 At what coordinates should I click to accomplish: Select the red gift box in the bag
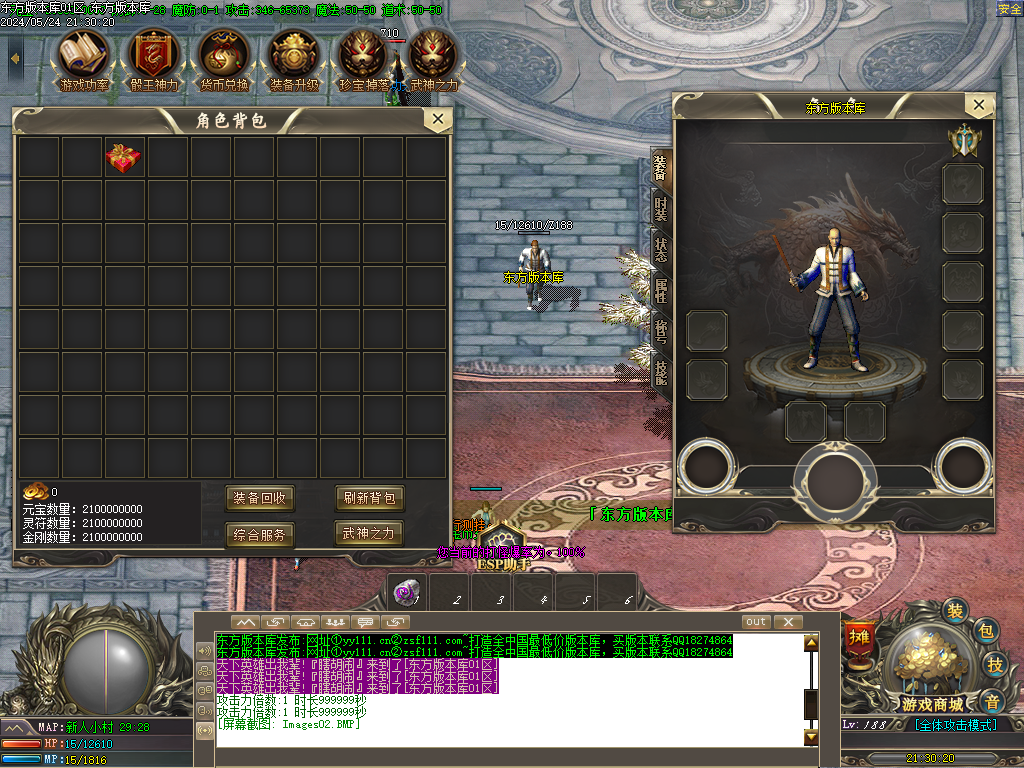(124, 158)
